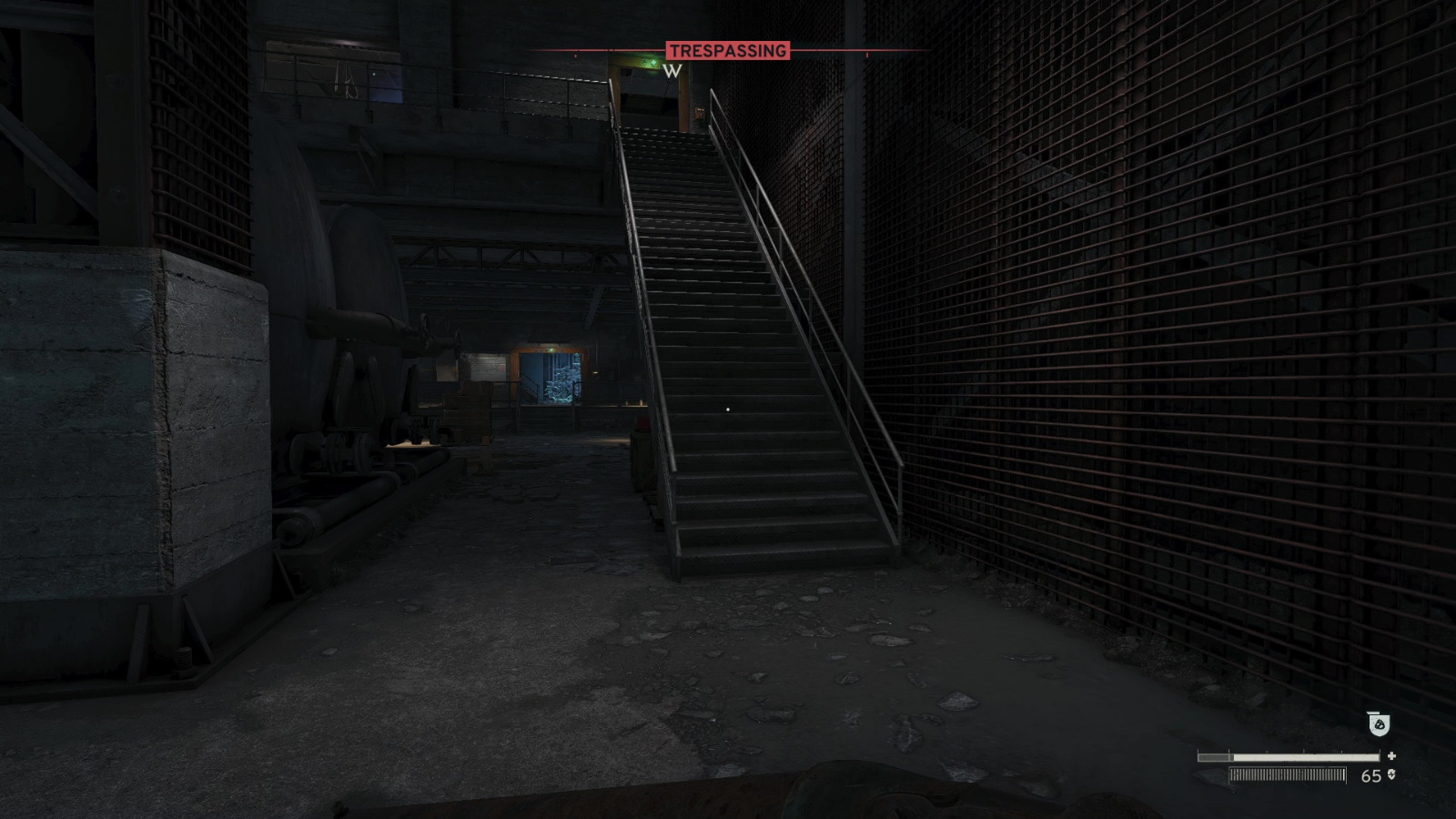Click the chain-link fence wall on the right
Viewport: 1456px width, 819px height.
point(1183,364)
